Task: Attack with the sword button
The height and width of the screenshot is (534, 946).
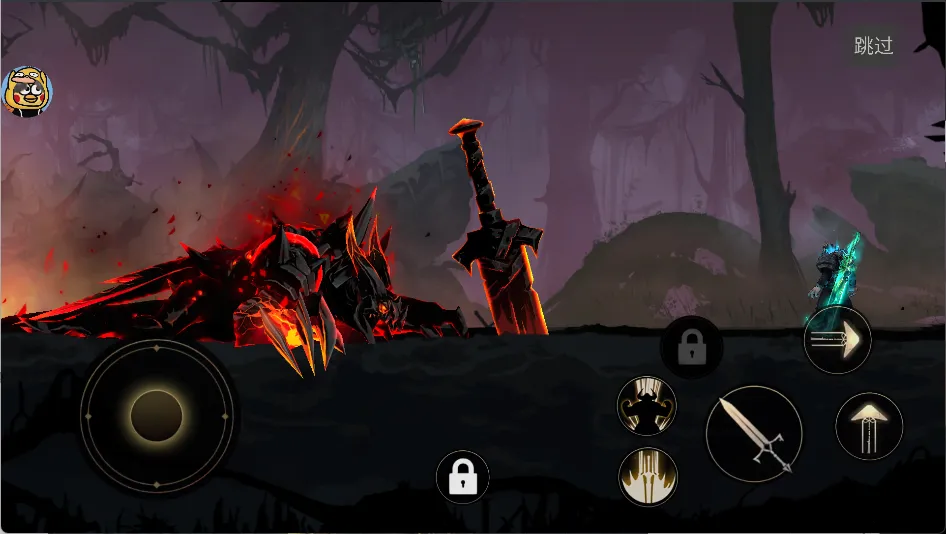Action: 754,434
